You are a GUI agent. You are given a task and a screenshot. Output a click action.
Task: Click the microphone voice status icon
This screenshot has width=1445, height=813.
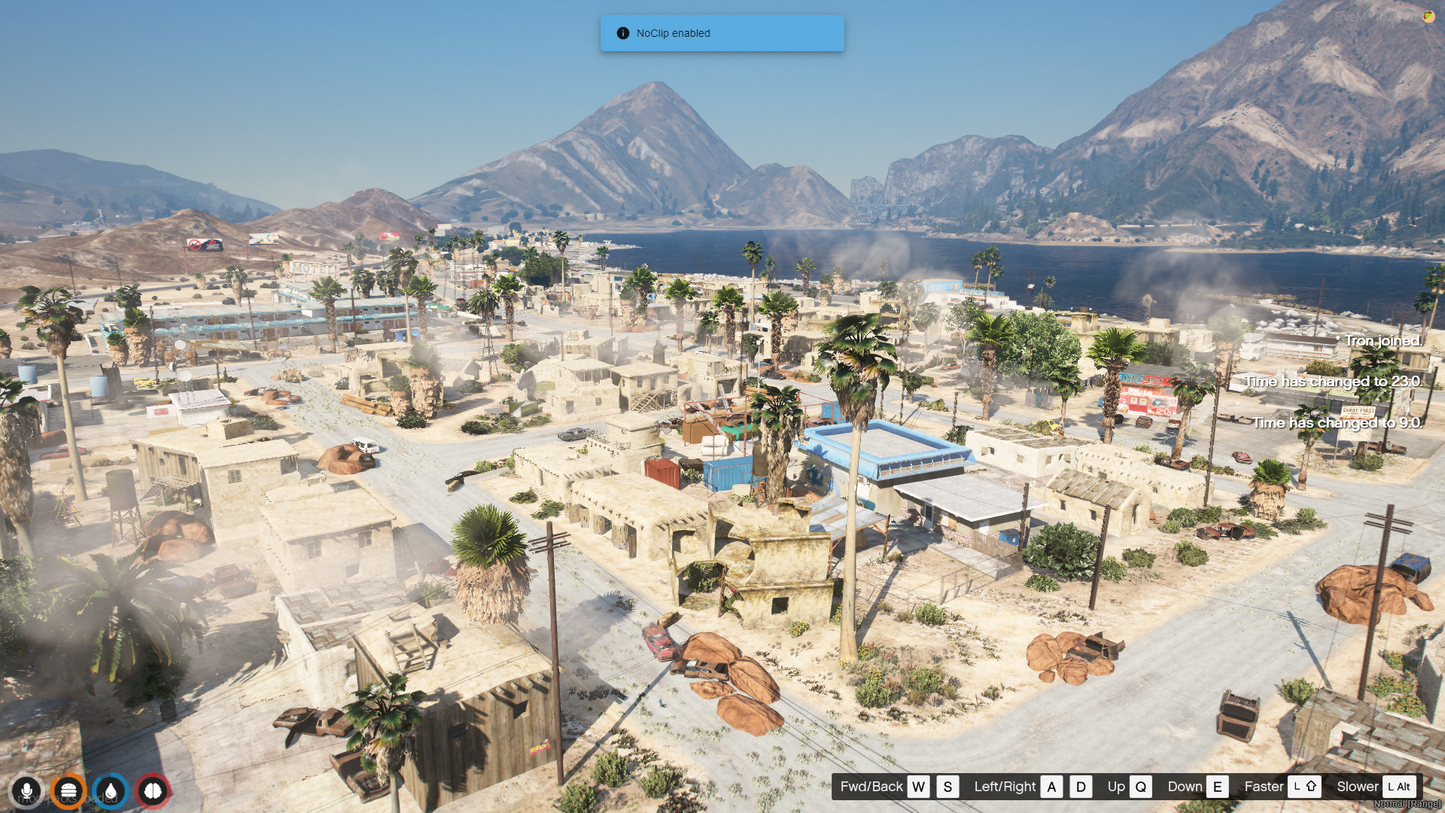pos(27,791)
